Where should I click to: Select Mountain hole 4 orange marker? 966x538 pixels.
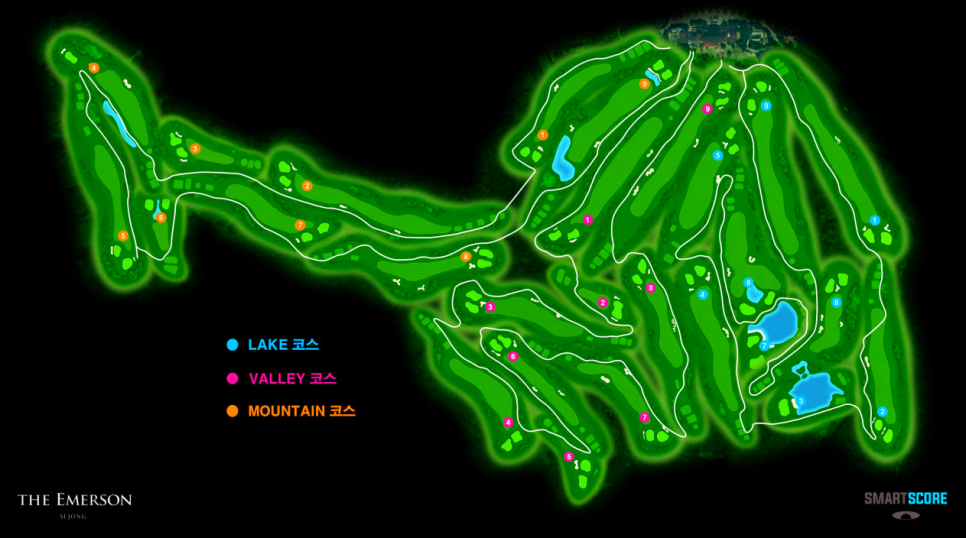(94, 68)
